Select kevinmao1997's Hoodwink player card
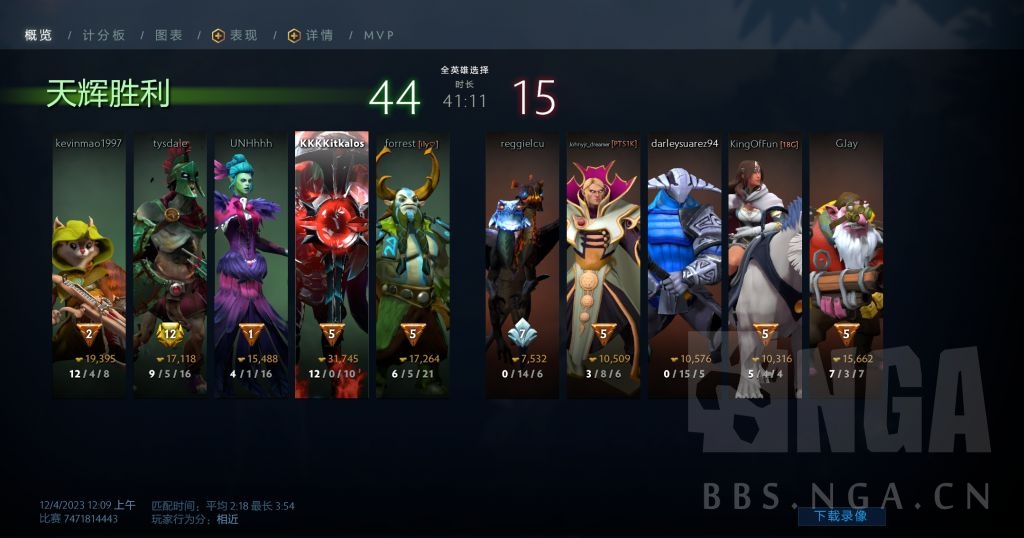This screenshot has height=538, width=1024. [x=89, y=265]
